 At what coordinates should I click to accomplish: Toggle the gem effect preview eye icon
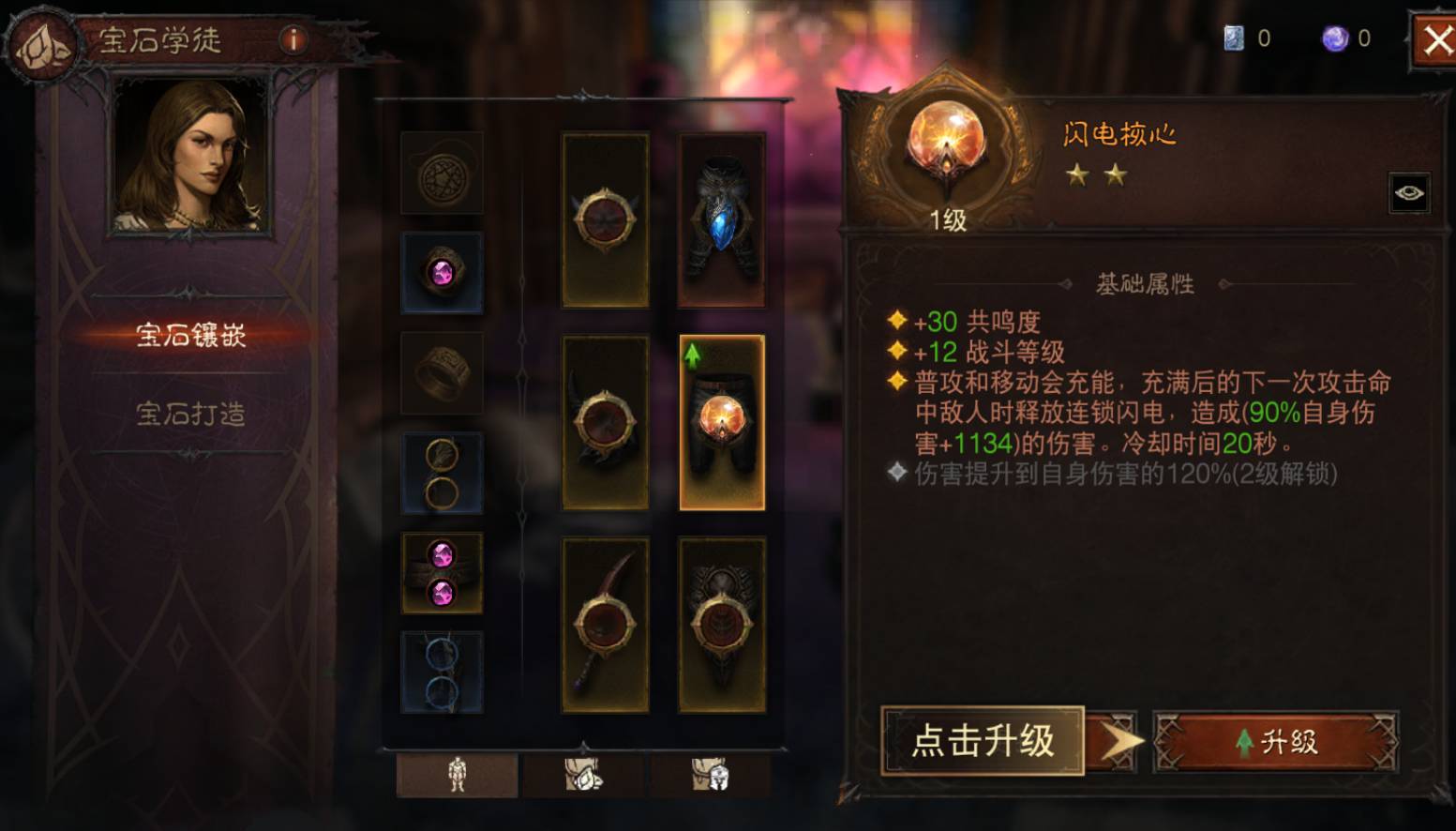(1410, 192)
